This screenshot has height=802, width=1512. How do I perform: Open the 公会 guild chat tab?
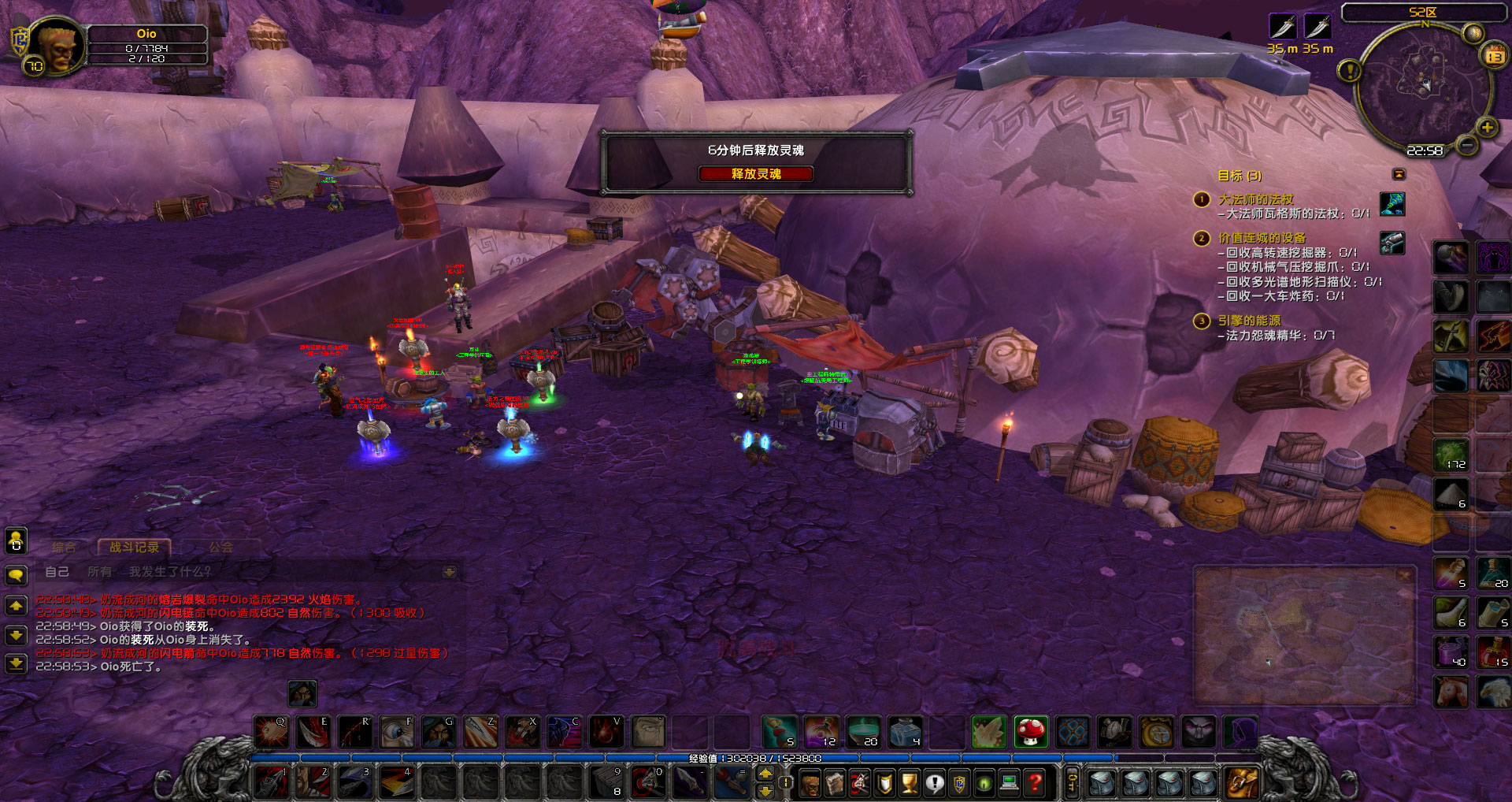pos(220,547)
